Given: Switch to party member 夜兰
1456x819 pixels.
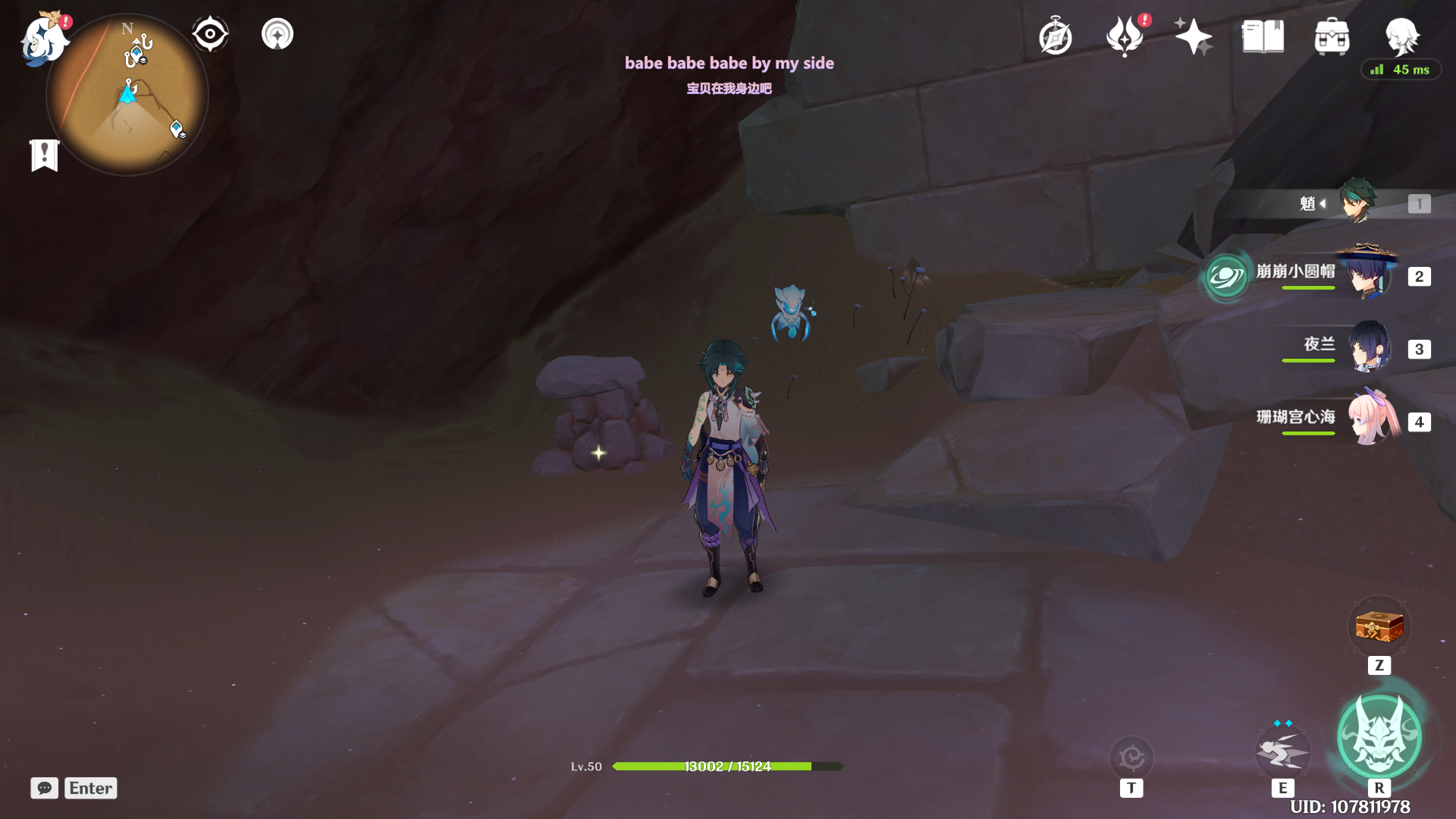Looking at the screenshot, I should pyautogui.click(x=1370, y=347).
